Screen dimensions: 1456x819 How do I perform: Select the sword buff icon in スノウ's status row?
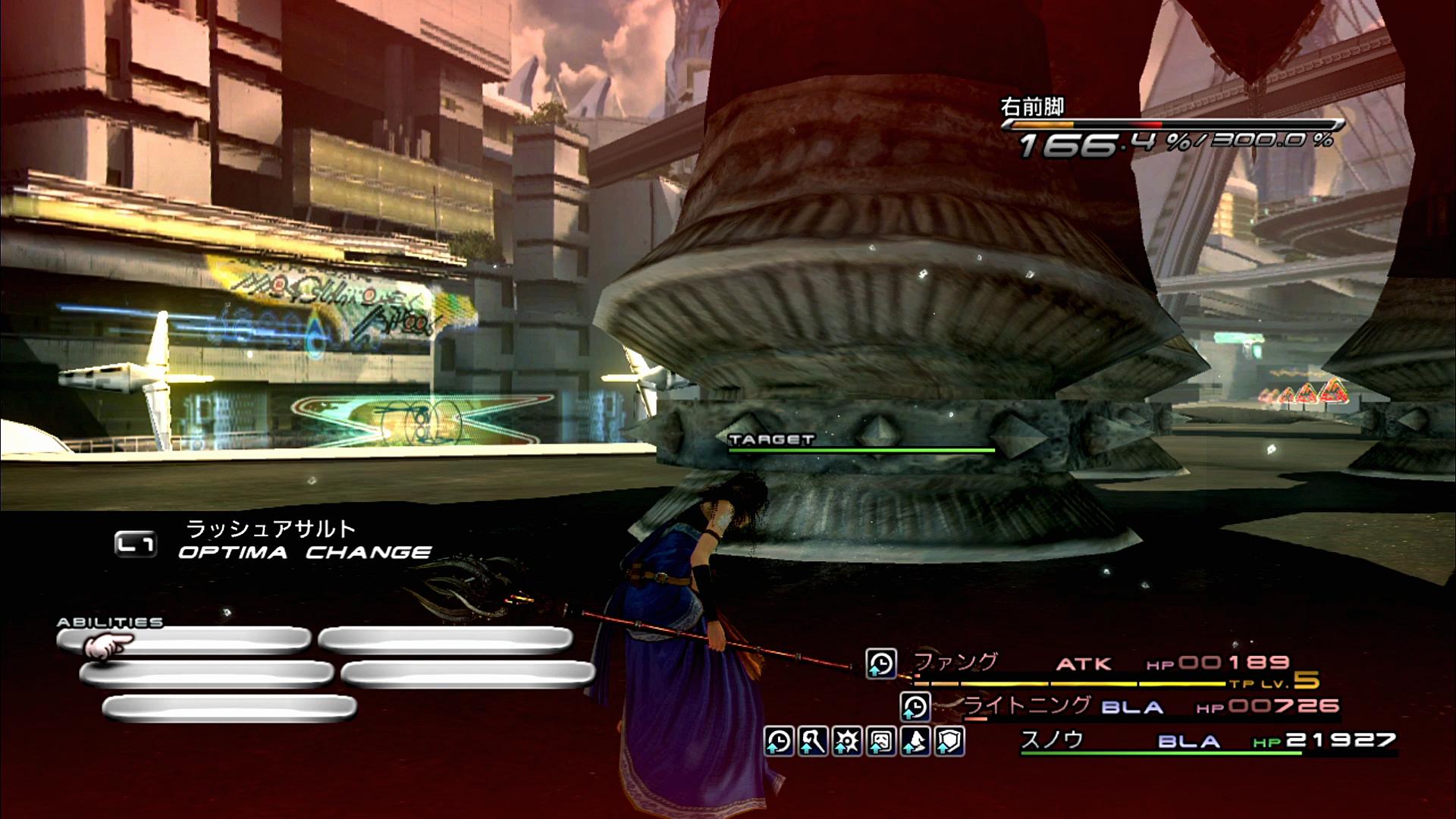click(813, 741)
